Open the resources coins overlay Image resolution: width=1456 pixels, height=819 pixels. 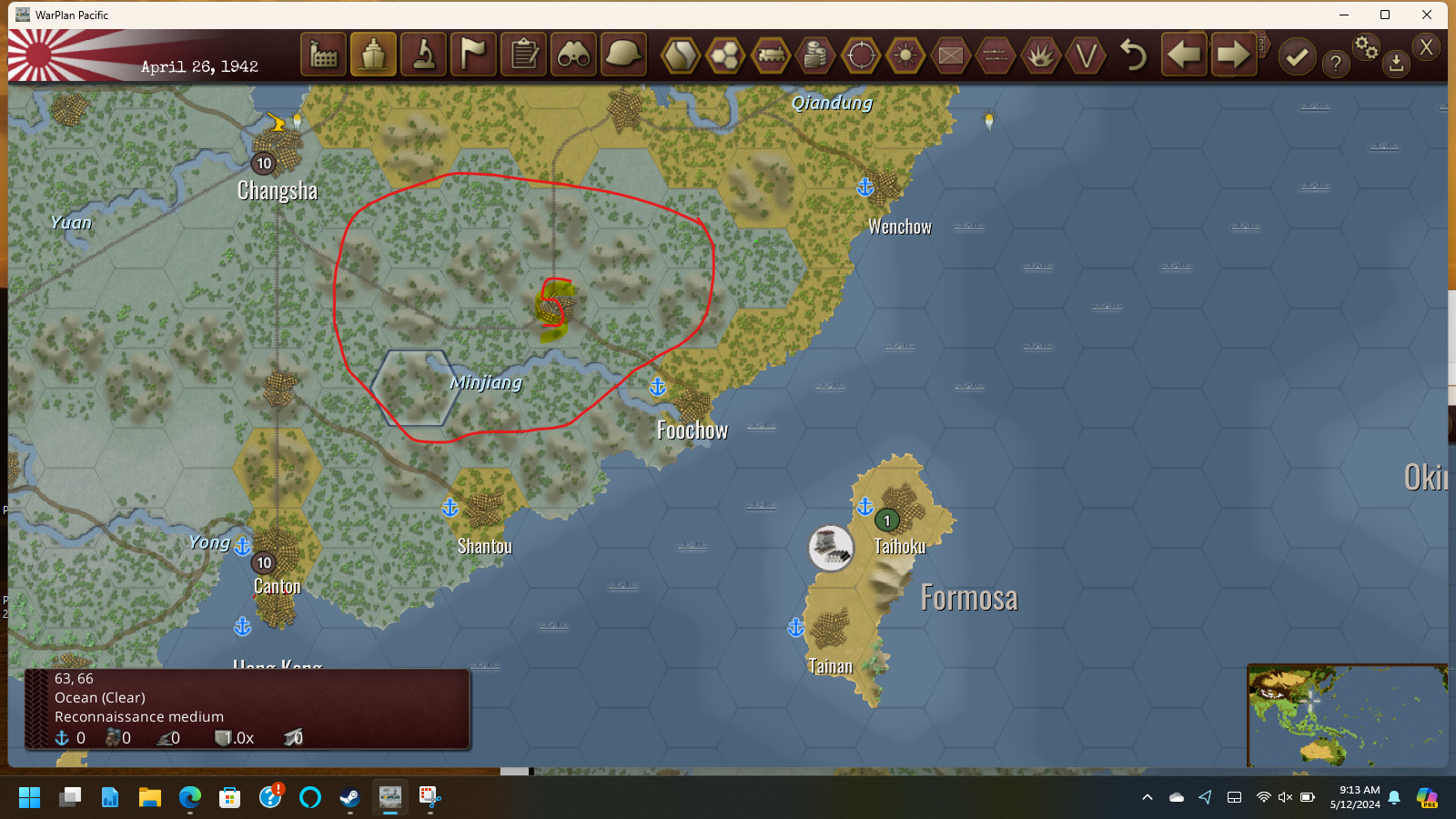click(814, 55)
